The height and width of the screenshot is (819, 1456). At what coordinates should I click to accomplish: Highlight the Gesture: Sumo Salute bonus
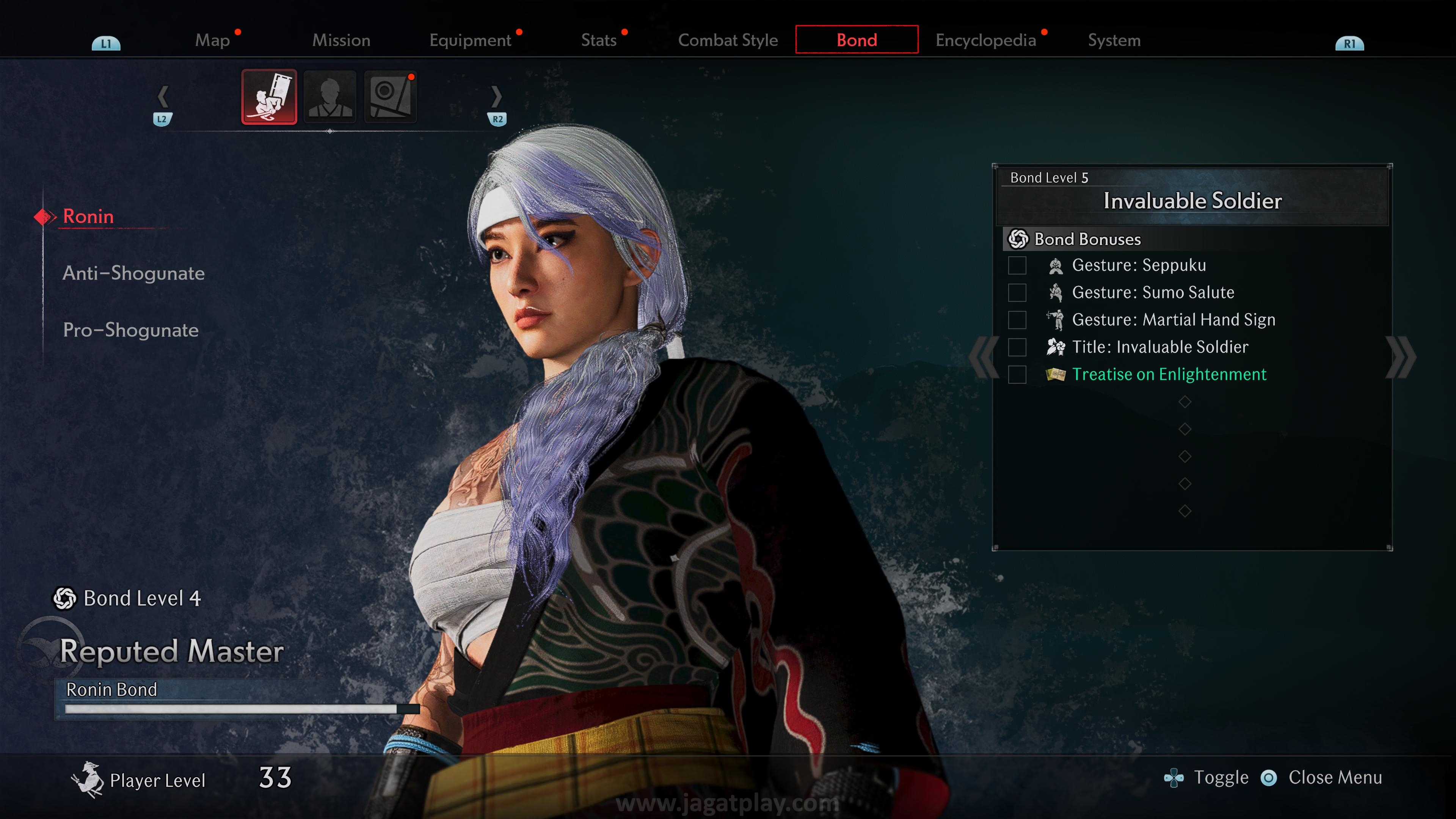click(x=1153, y=292)
